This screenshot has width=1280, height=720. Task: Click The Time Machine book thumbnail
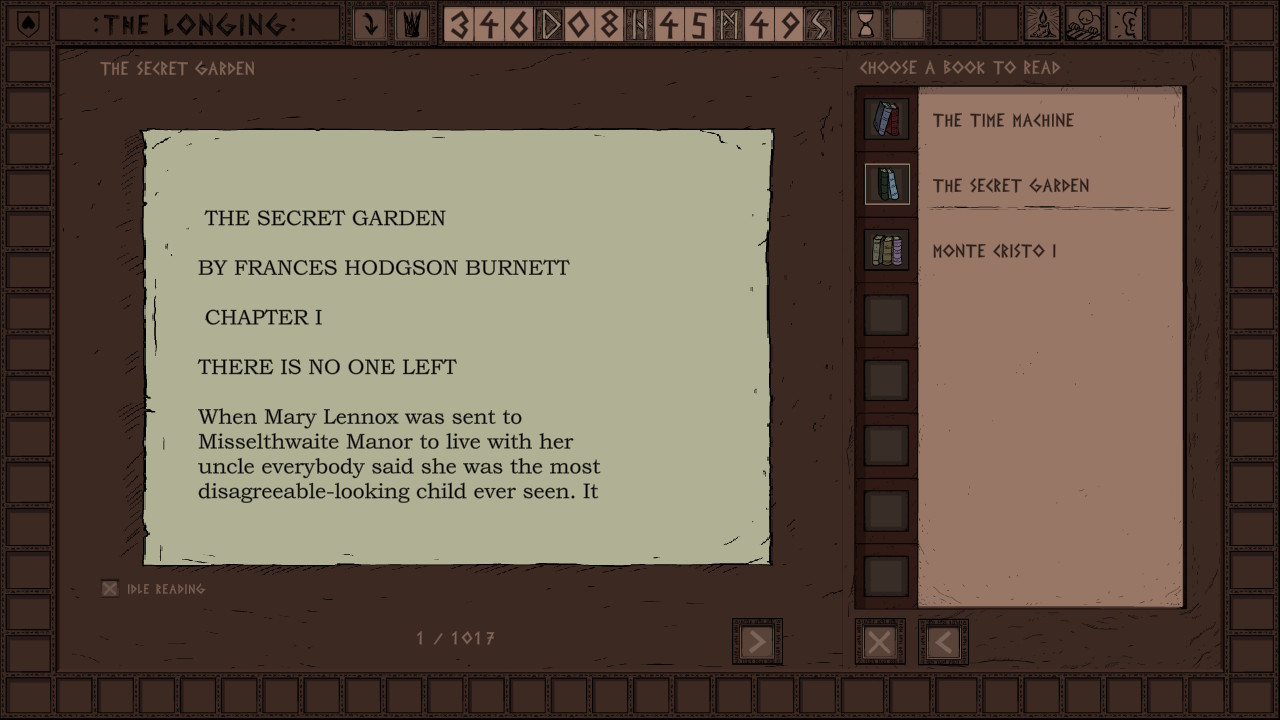(x=887, y=119)
